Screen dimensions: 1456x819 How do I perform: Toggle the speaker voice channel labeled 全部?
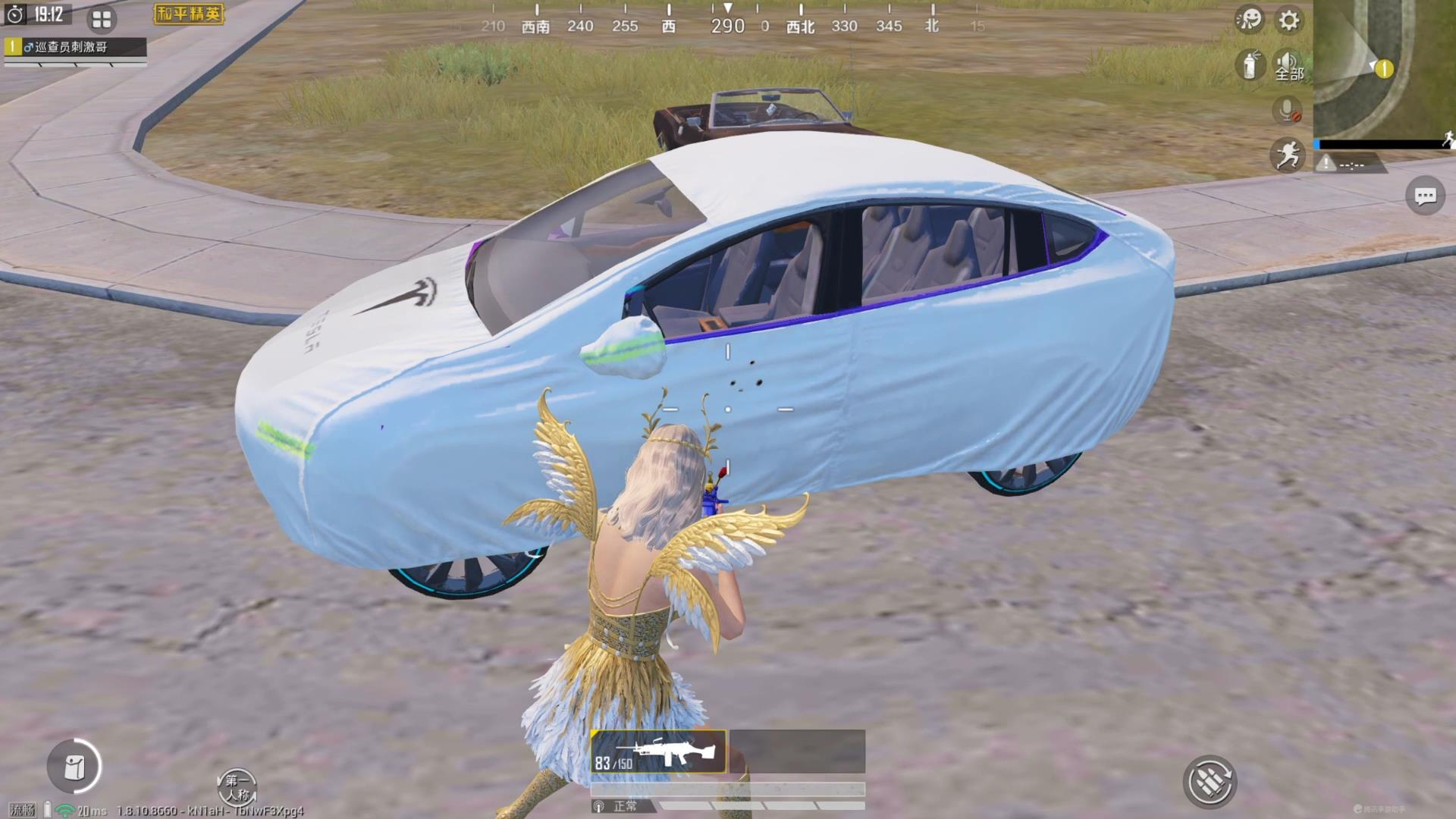[x=1288, y=65]
